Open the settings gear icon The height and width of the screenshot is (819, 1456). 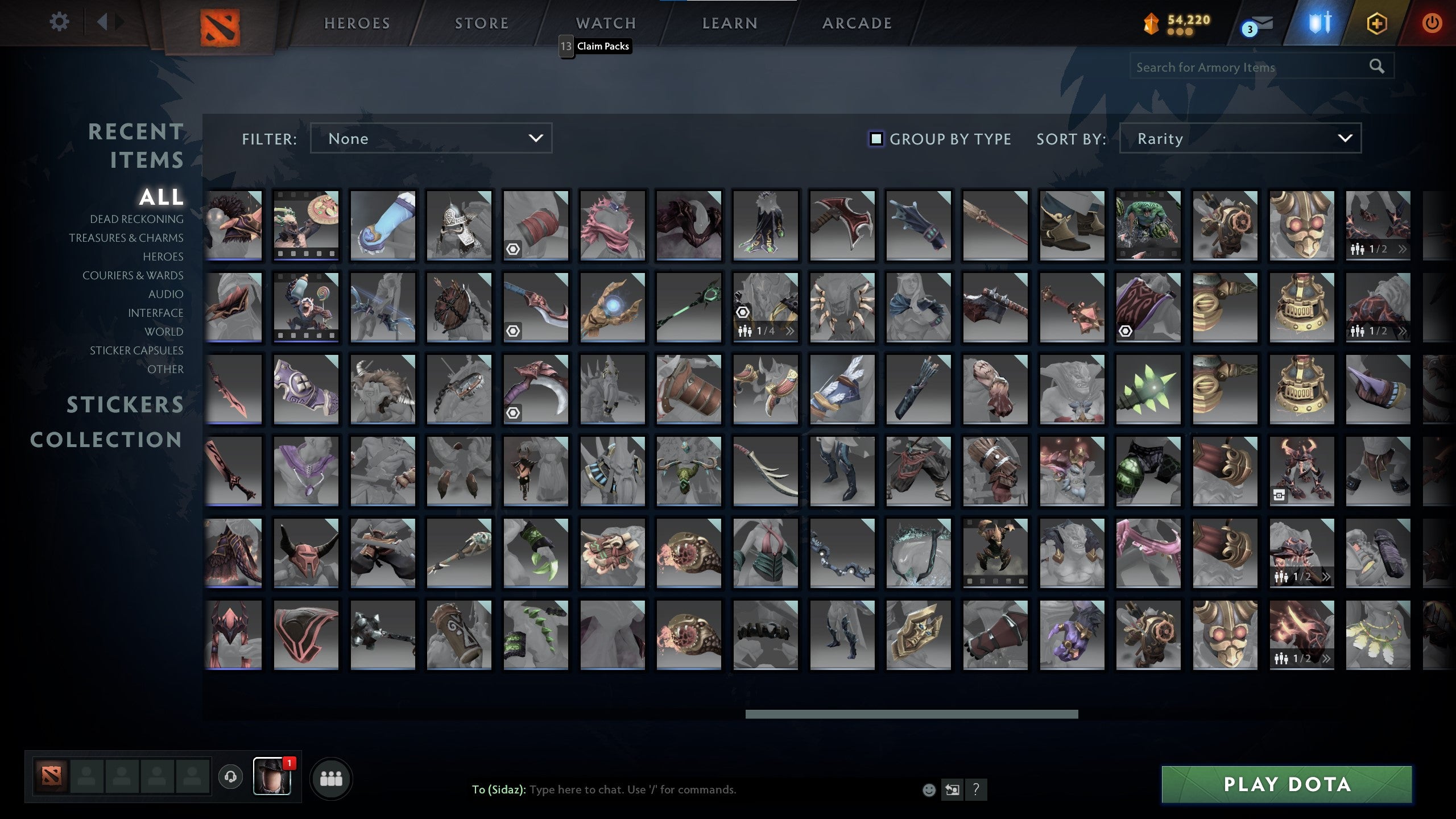[x=59, y=22]
